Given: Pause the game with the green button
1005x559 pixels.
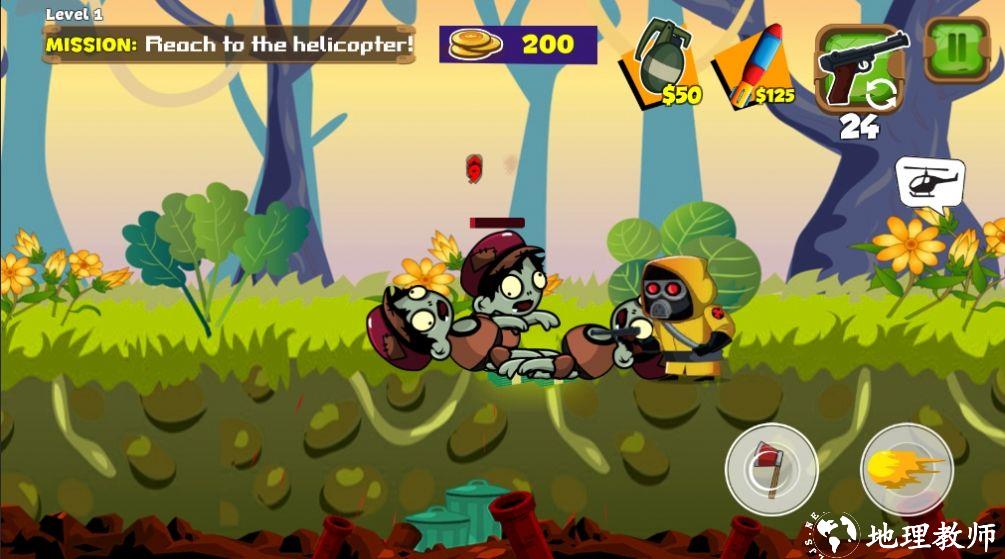Looking at the screenshot, I should click(956, 51).
